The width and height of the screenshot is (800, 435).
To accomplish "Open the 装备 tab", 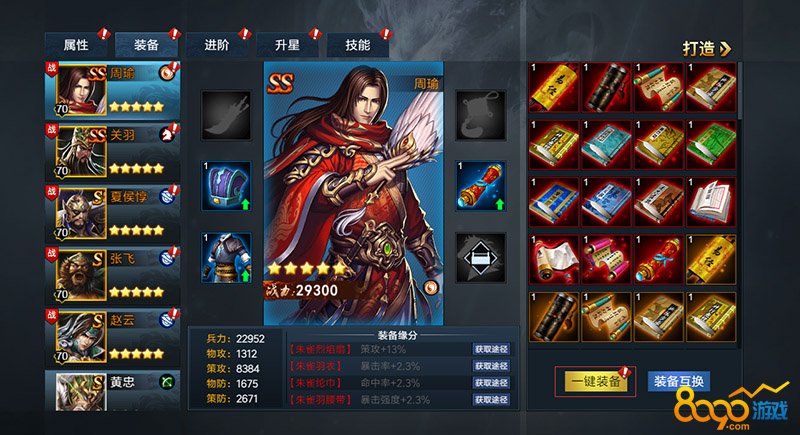I will click(145, 45).
